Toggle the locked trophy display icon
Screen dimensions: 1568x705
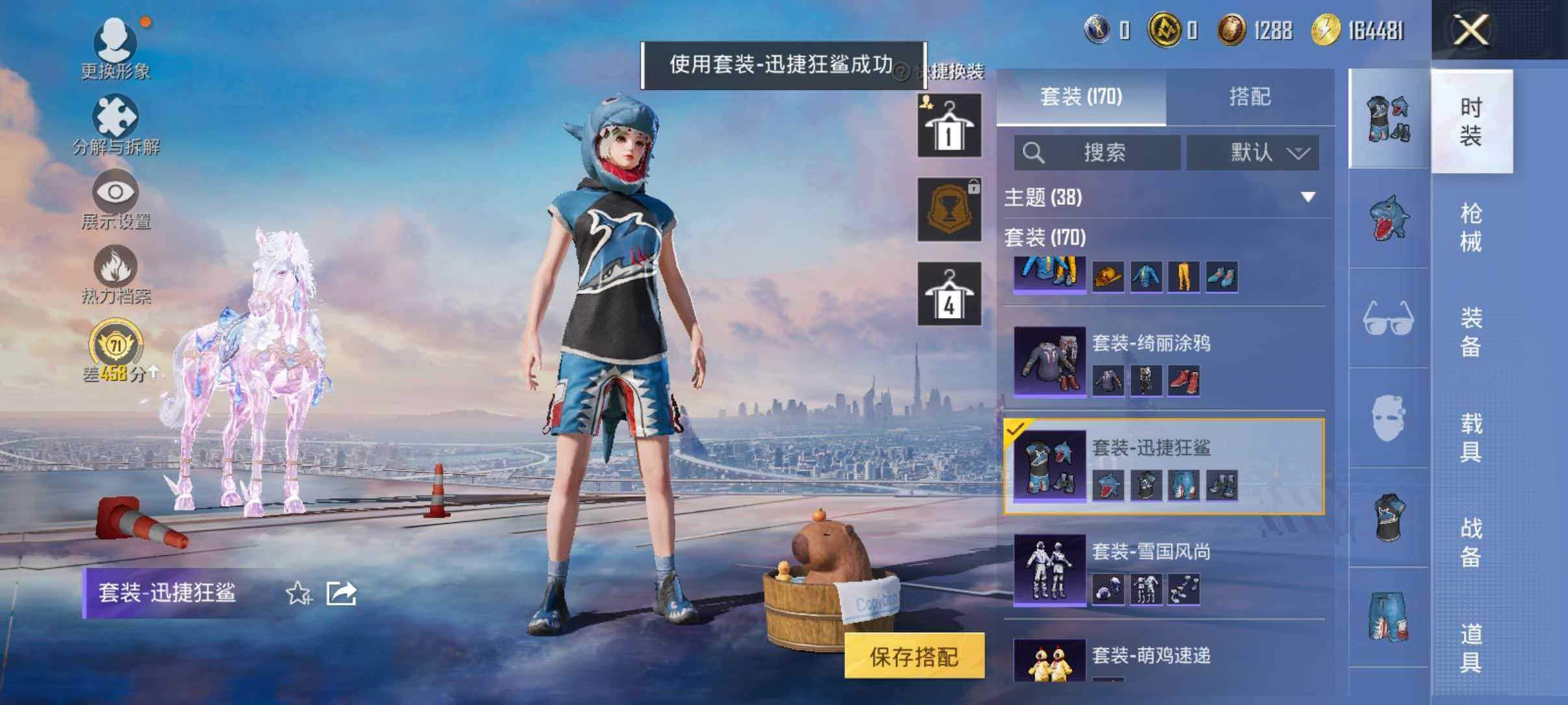coord(948,208)
